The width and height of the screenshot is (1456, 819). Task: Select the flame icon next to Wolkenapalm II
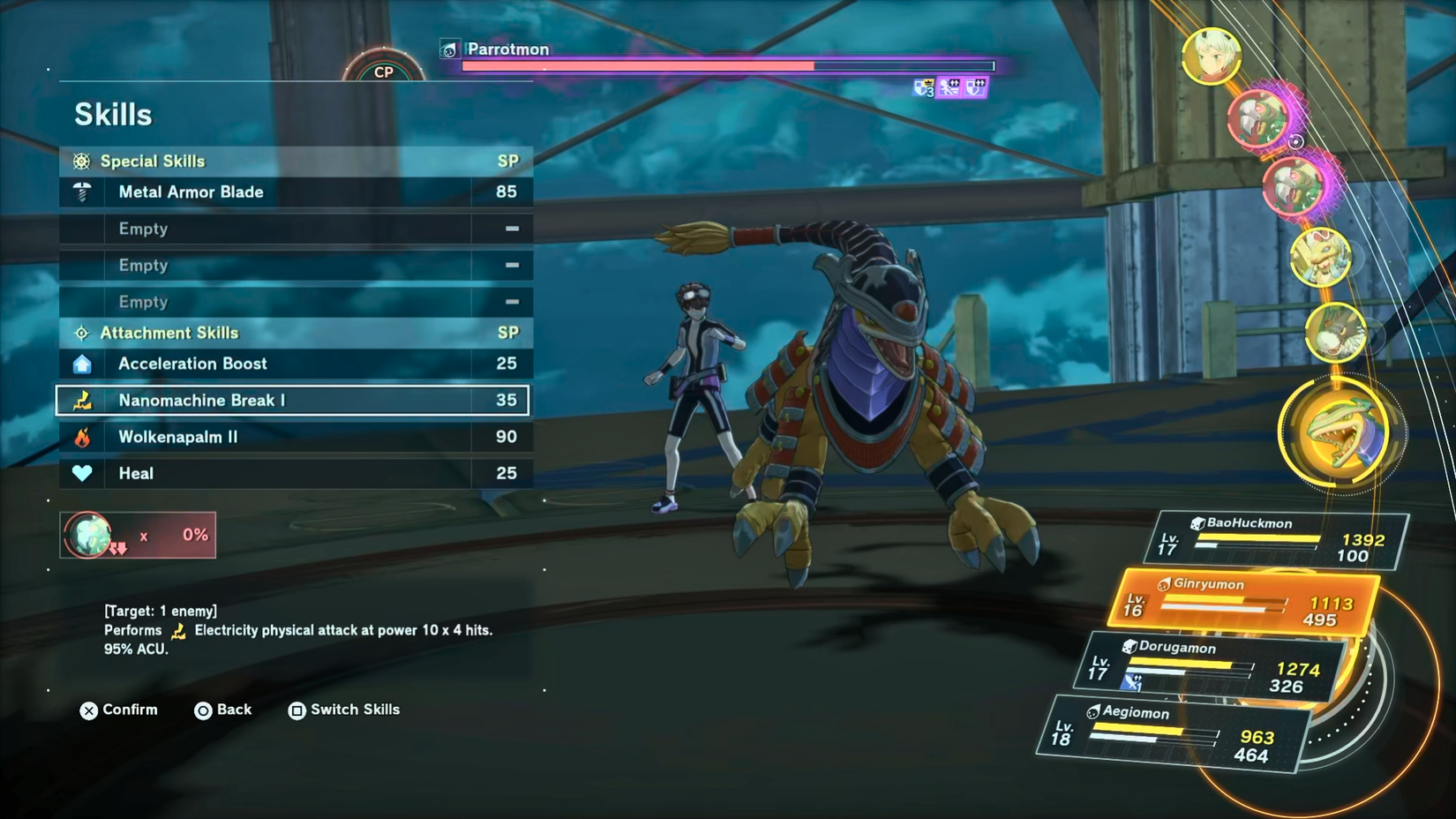82,436
